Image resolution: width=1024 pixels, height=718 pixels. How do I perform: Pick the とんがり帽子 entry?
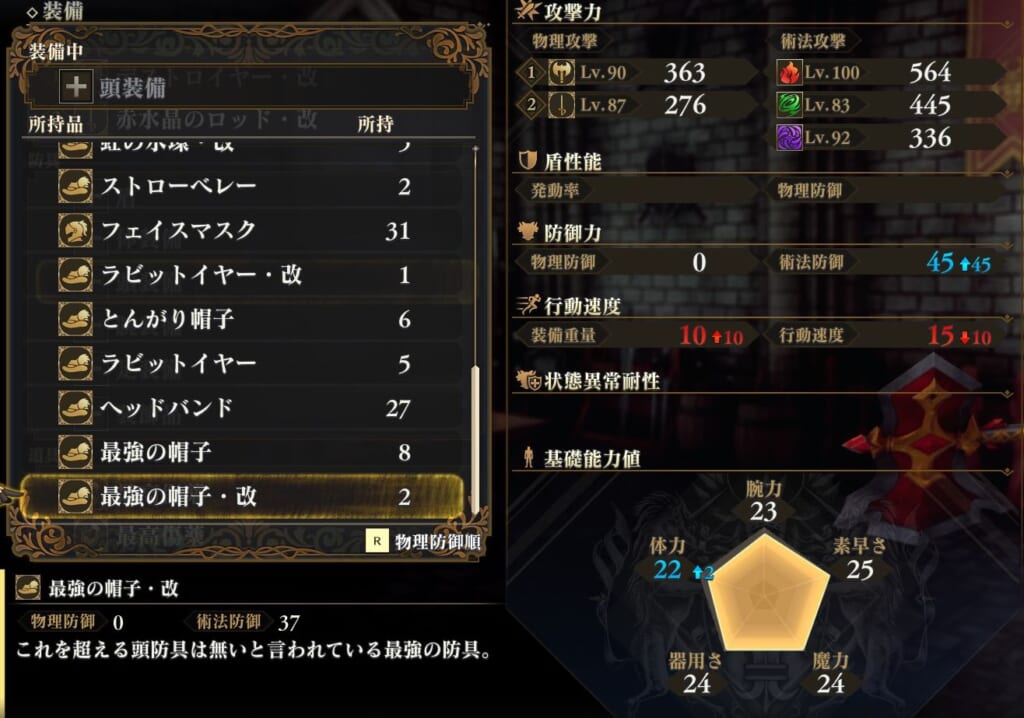tap(240, 319)
